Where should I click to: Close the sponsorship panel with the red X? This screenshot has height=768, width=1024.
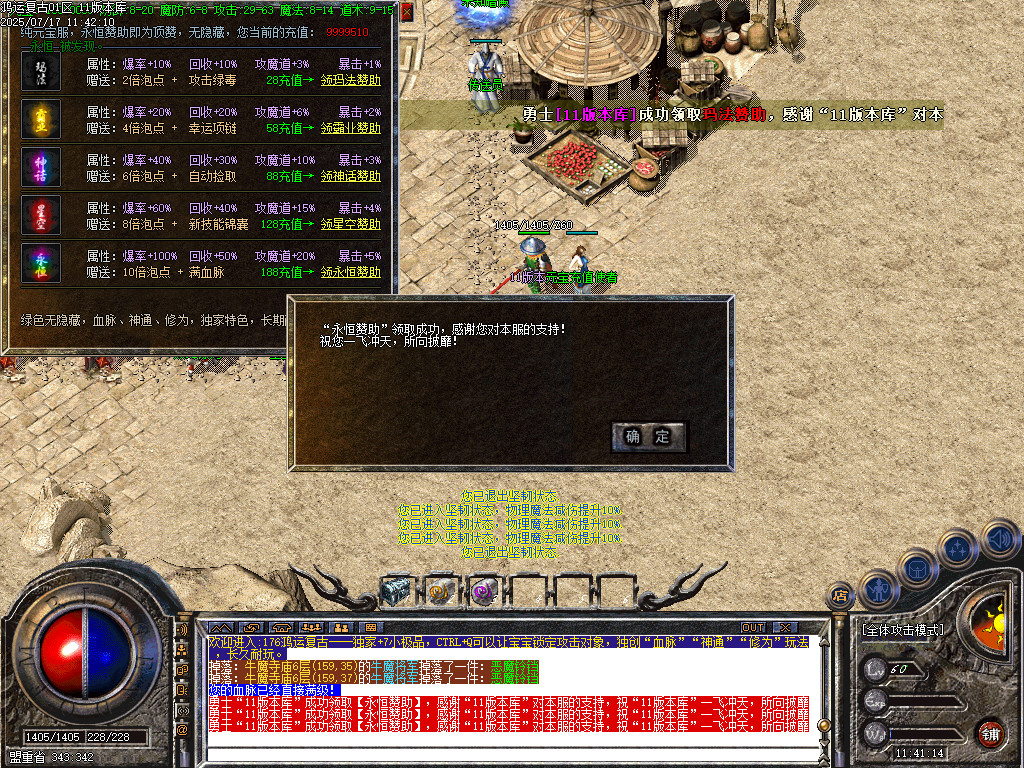coord(407,12)
